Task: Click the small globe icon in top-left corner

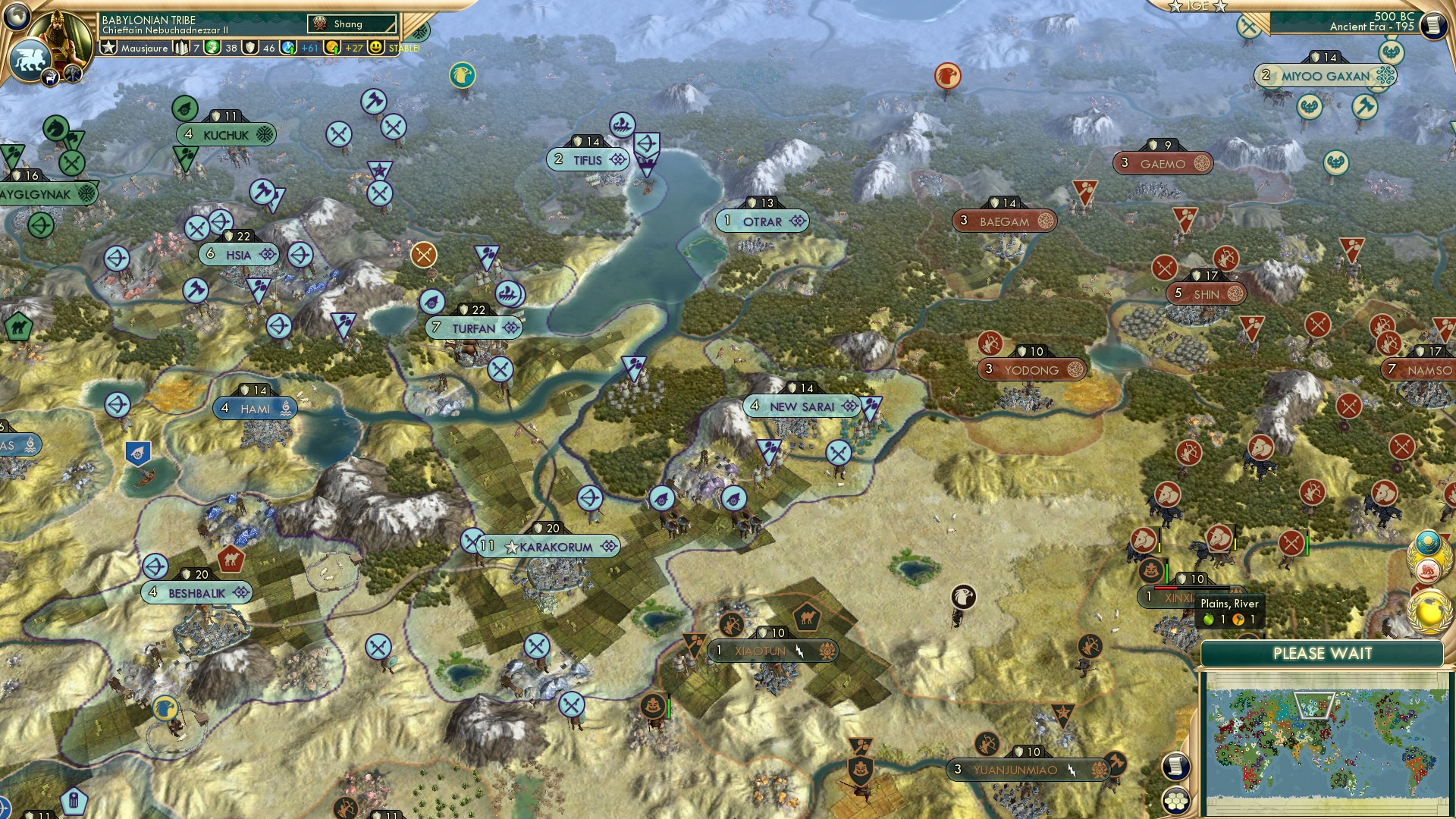Action: click(x=17, y=17)
